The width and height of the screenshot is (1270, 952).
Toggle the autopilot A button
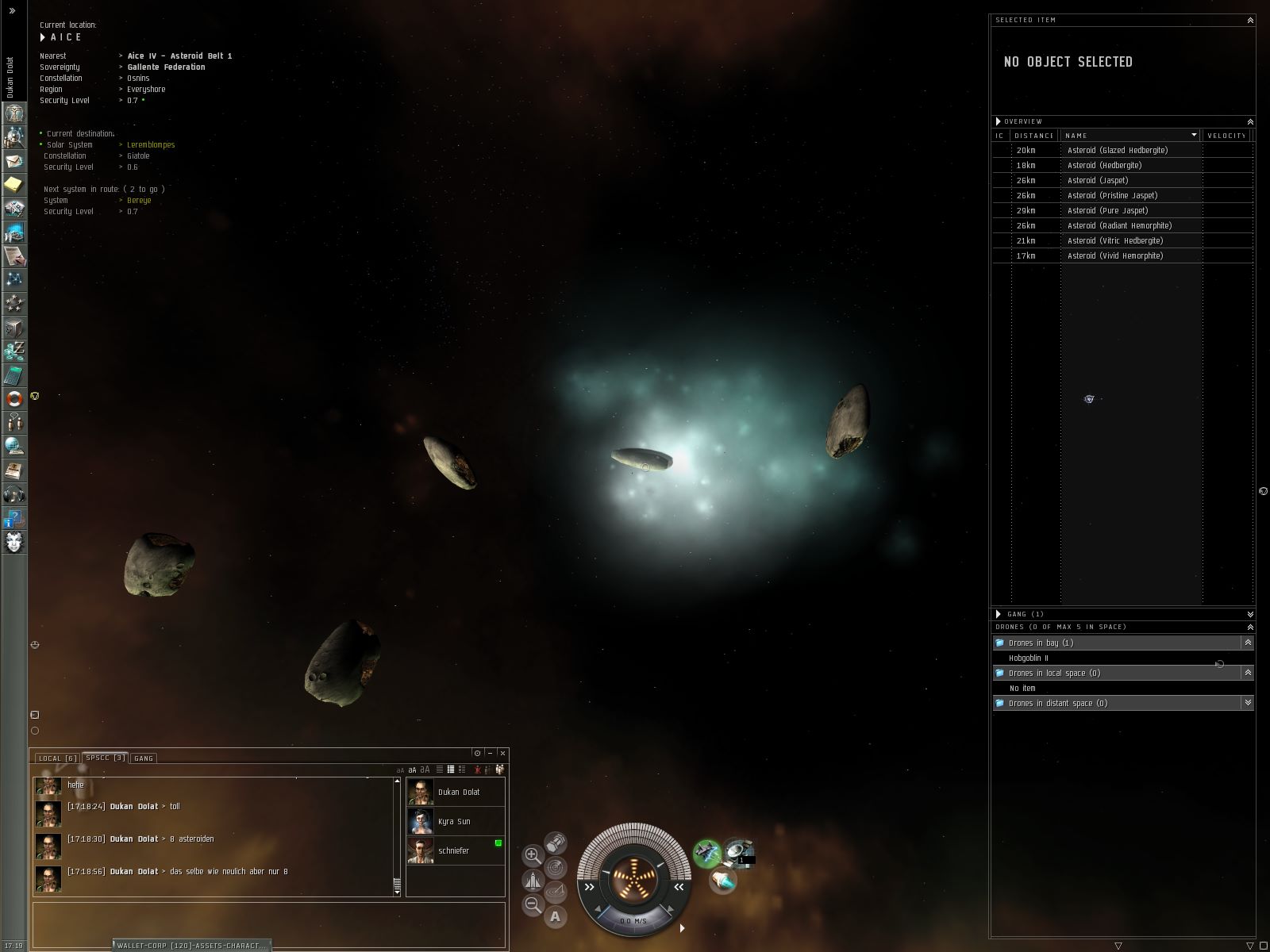[x=555, y=917]
